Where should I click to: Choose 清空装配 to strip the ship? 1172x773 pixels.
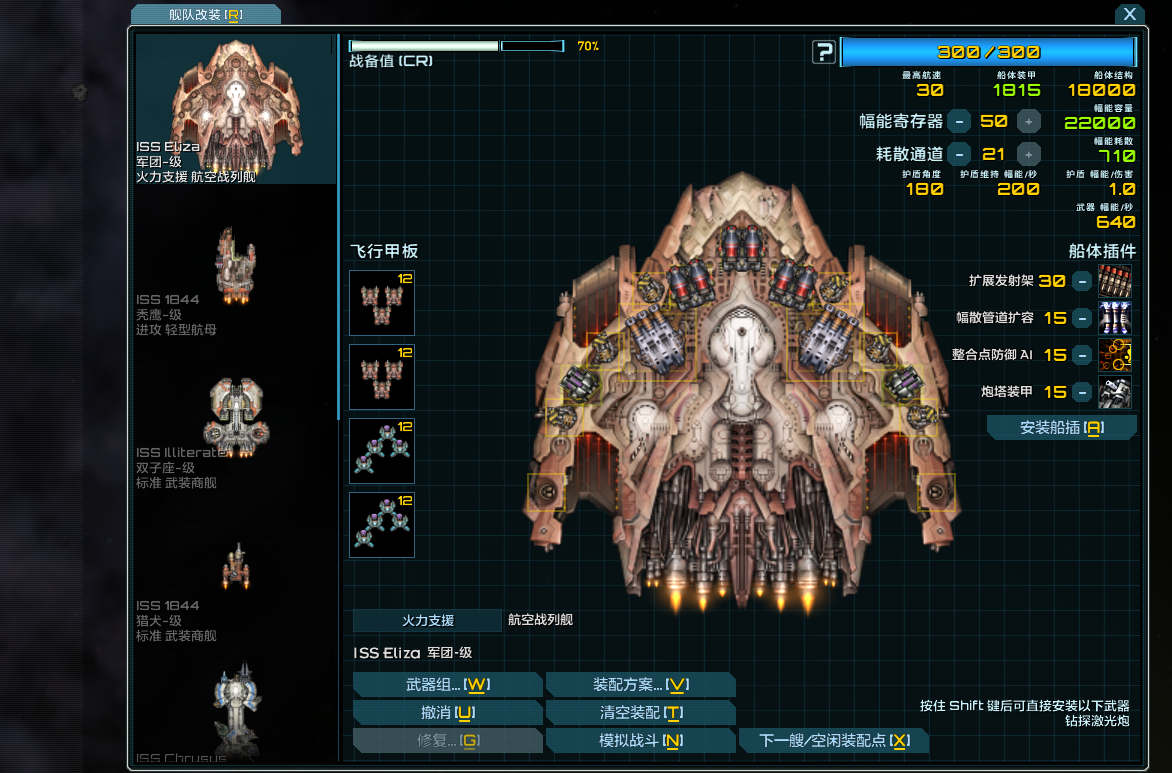(x=640, y=712)
